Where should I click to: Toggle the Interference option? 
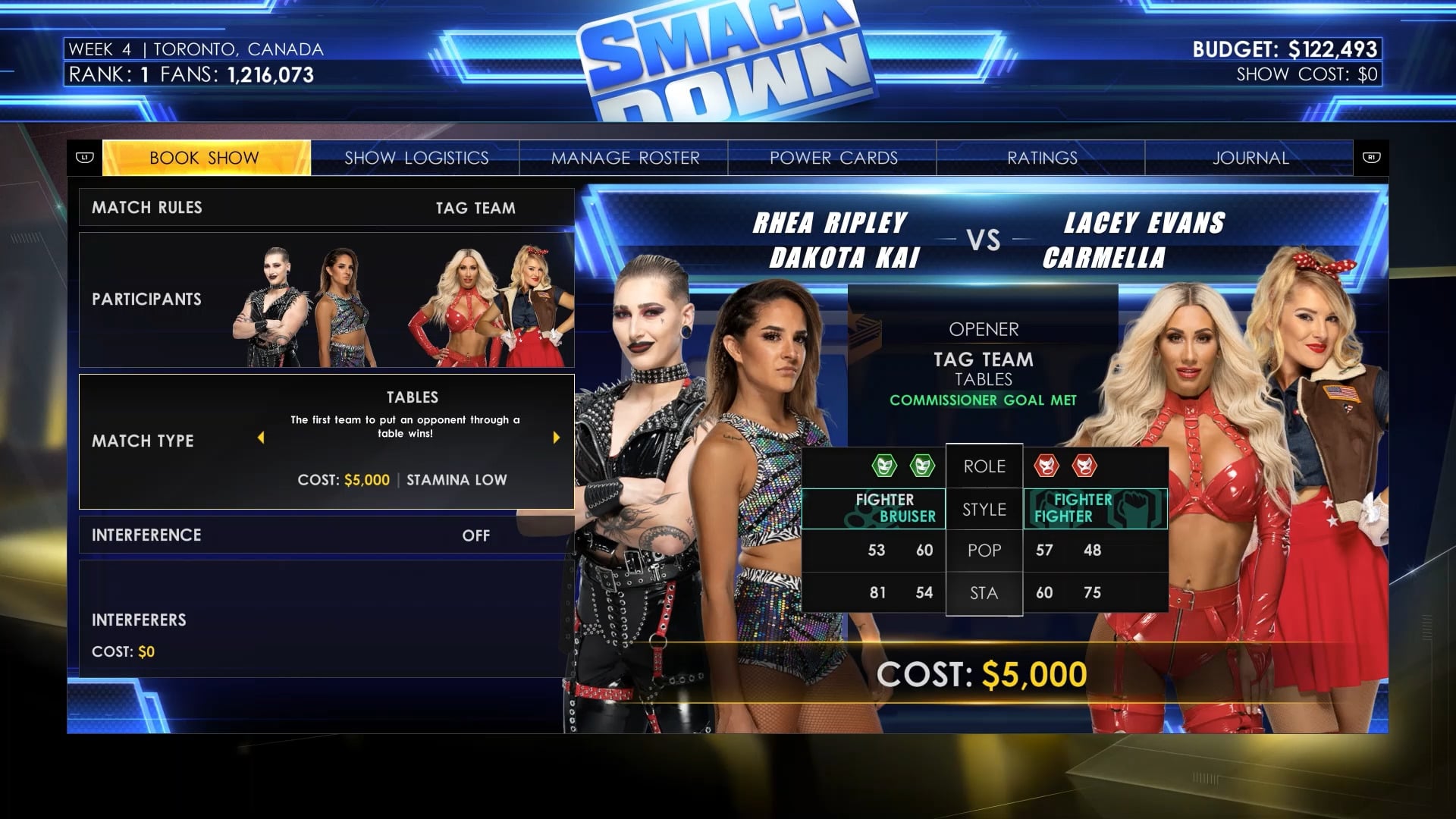(326, 535)
